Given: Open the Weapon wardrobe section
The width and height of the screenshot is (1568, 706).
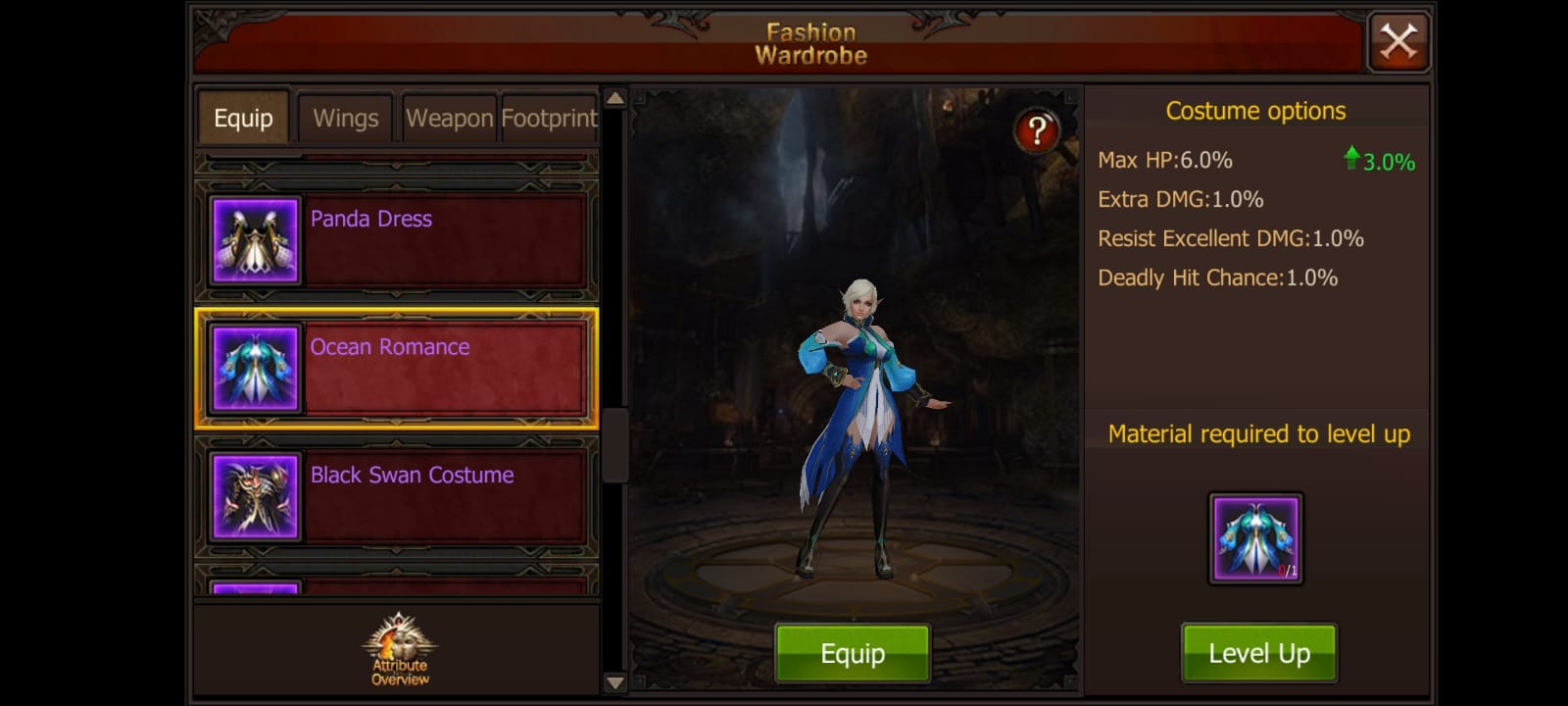Looking at the screenshot, I should (449, 118).
